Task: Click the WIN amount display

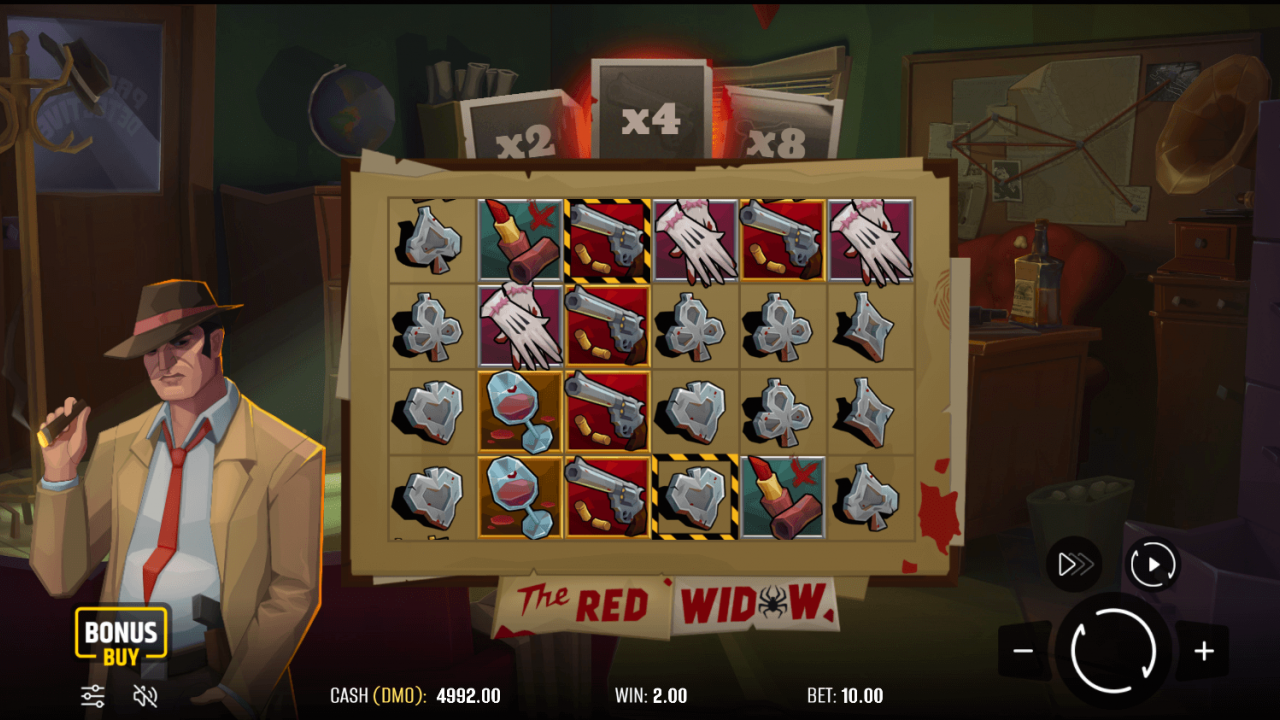Action: point(652,695)
